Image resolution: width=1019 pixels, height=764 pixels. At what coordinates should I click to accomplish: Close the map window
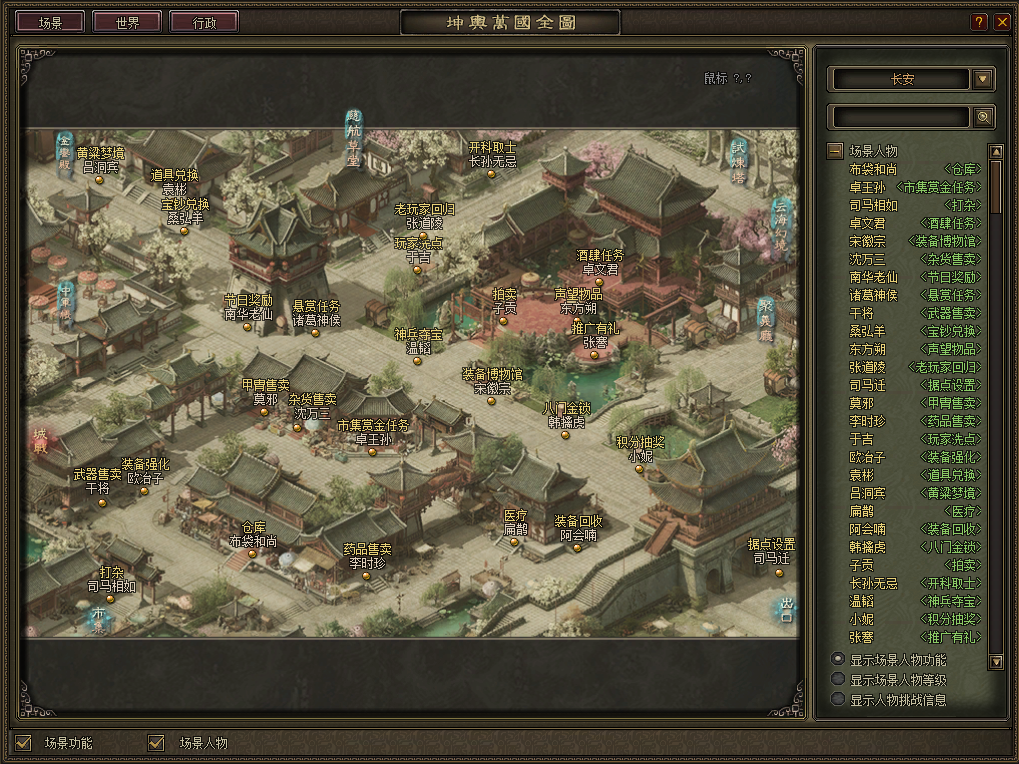(x=1002, y=22)
